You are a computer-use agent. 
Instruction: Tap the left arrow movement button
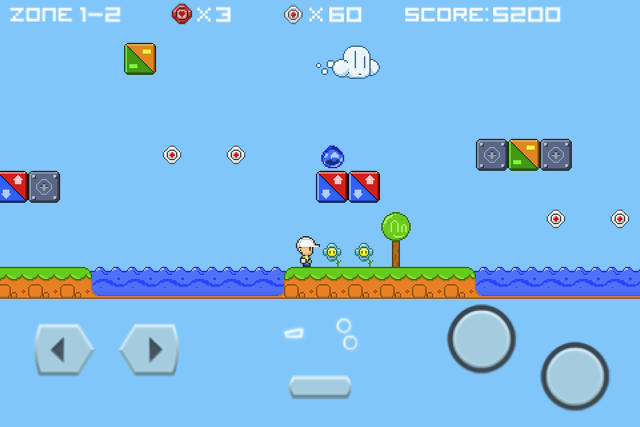point(62,350)
